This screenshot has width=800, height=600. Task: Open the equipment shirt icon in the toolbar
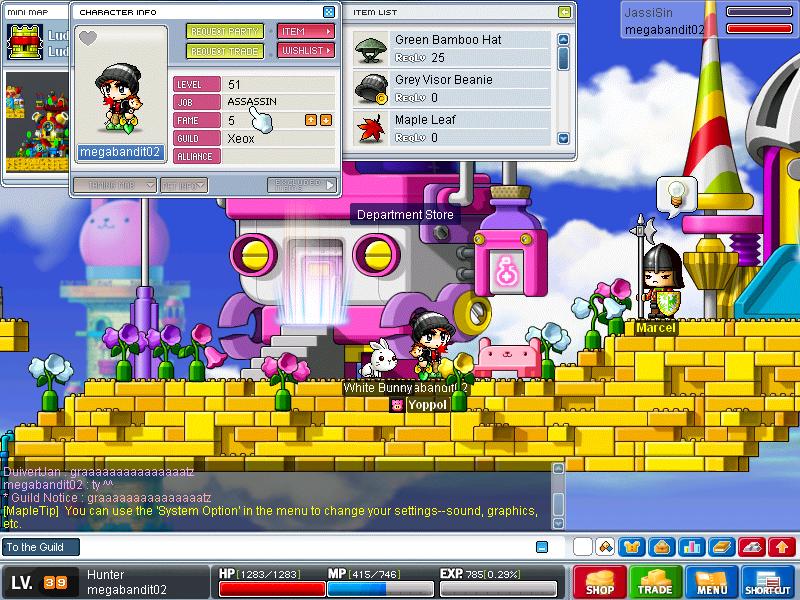[632, 547]
